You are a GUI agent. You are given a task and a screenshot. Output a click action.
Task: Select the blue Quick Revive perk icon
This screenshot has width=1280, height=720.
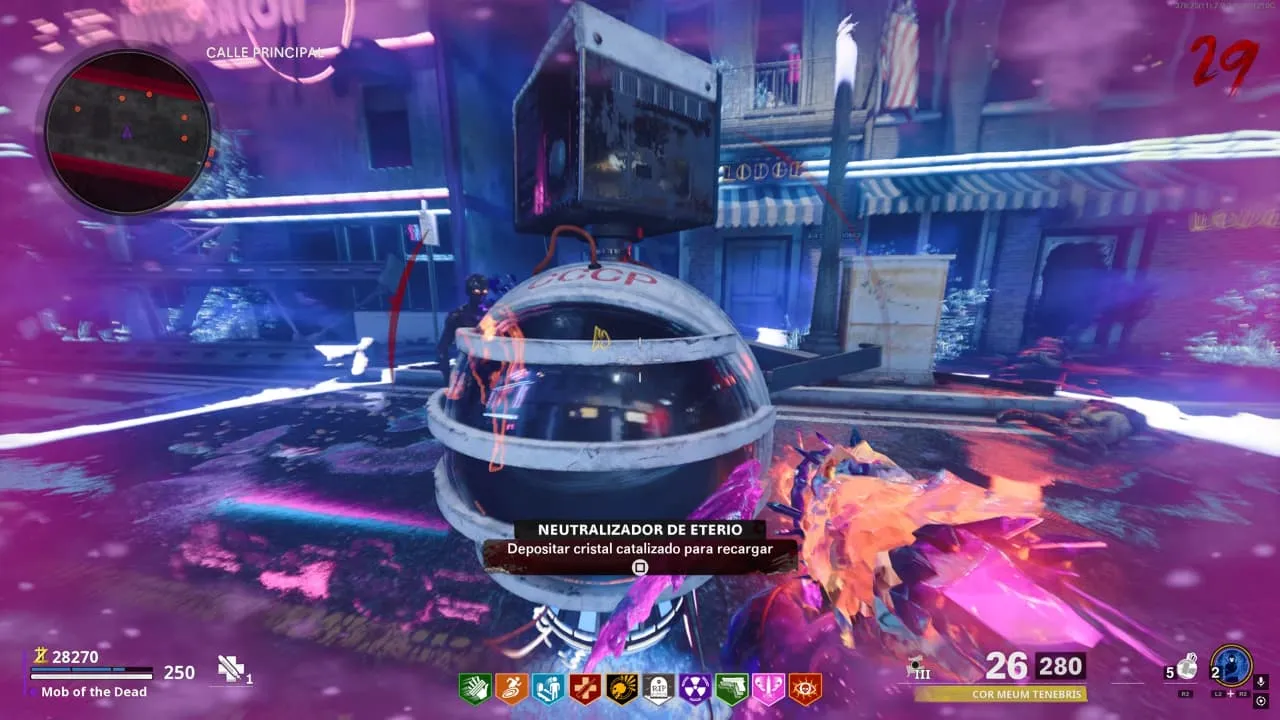547,688
